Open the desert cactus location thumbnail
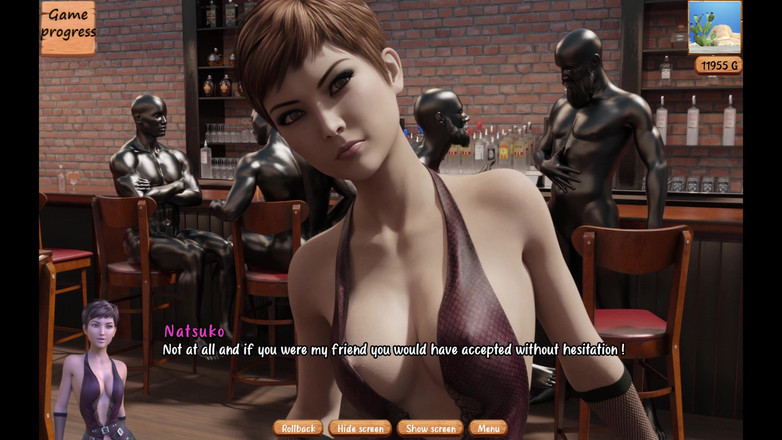 coord(714,27)
